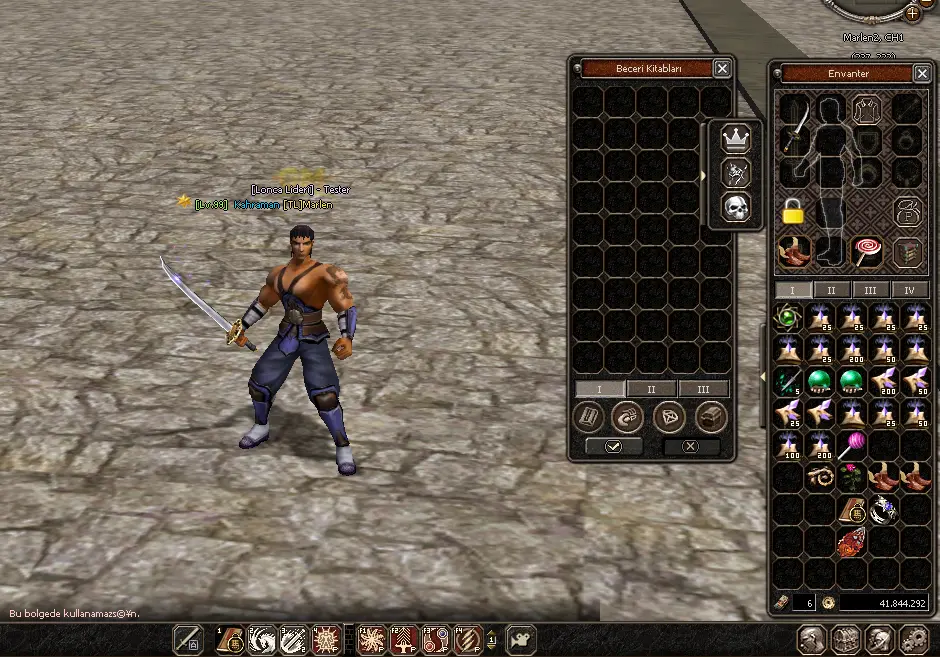
Task: Confirm with the checkmark button
Action: [x=613, y=446]
